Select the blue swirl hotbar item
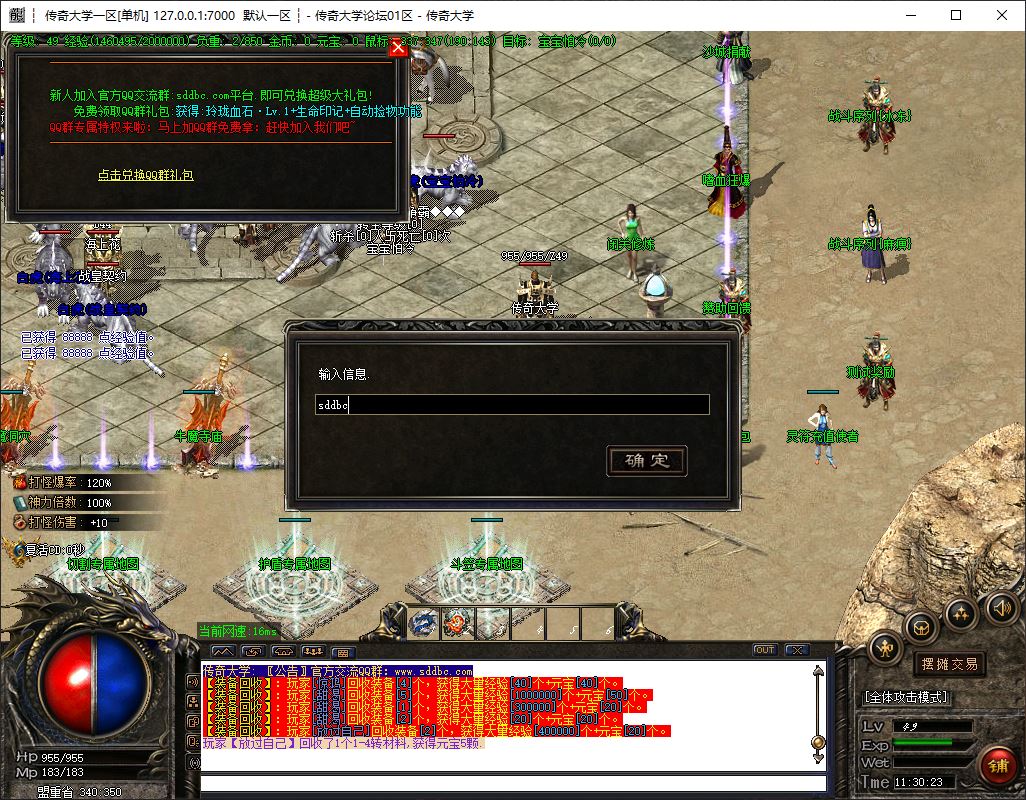Image resolution: width=1026 pixels, height=800 pixels. pyautogui.click(x=423, y=623)
